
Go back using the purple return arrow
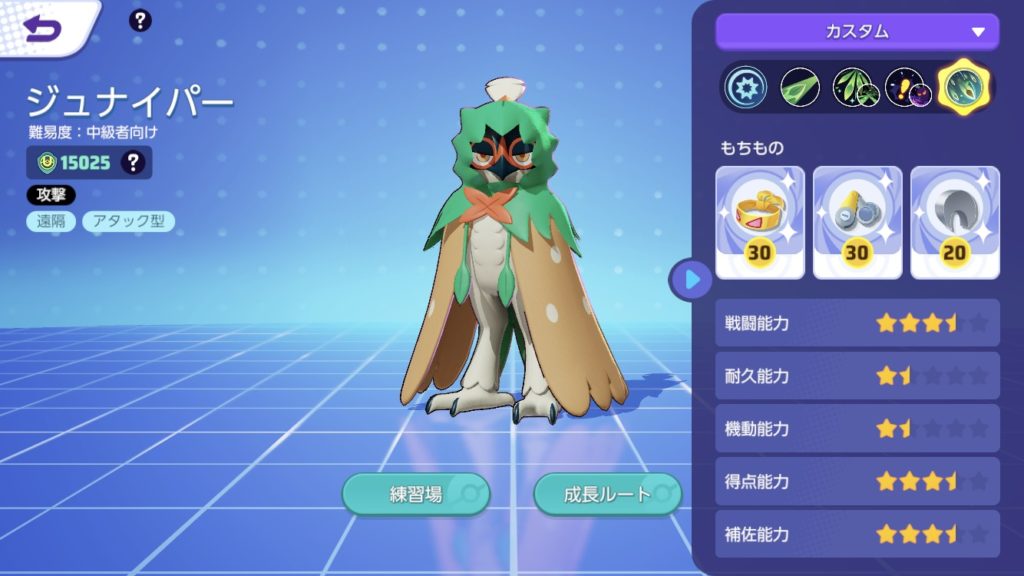43,29
